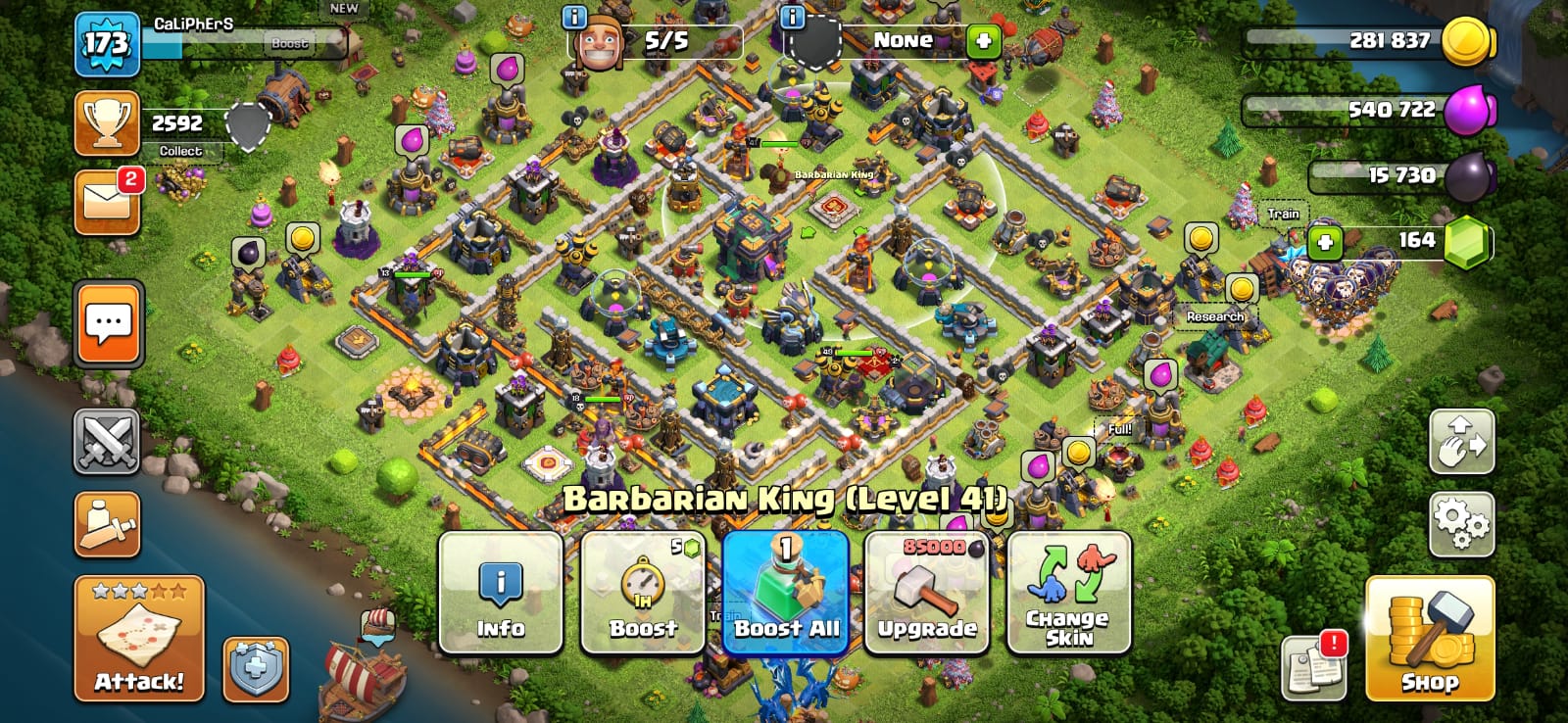Screen dimensions: 1568x723
Task: Boost the Barbarian King for 5 gems
Action: click(643, 594)
